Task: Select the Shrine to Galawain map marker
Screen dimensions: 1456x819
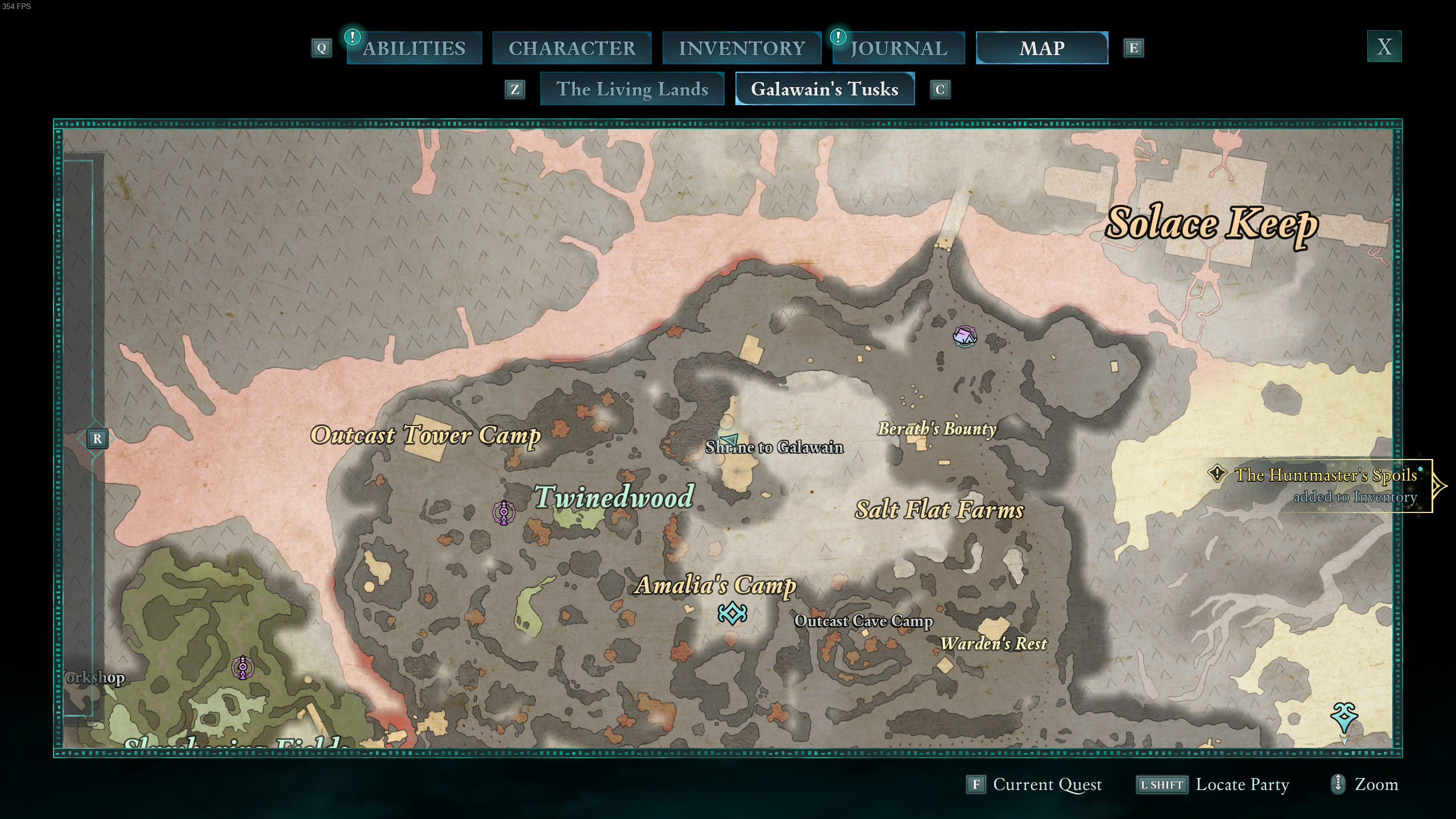Action: [774, 447]
